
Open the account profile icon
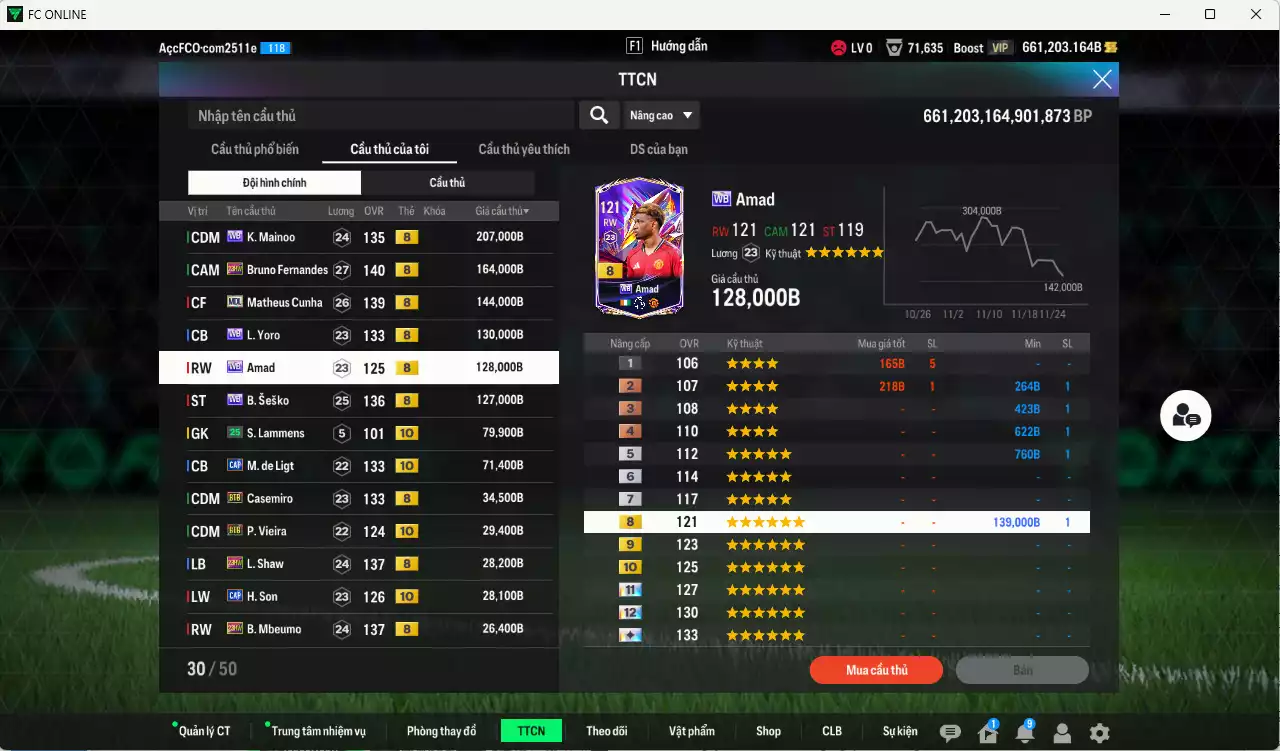(x=1062, y=731)
